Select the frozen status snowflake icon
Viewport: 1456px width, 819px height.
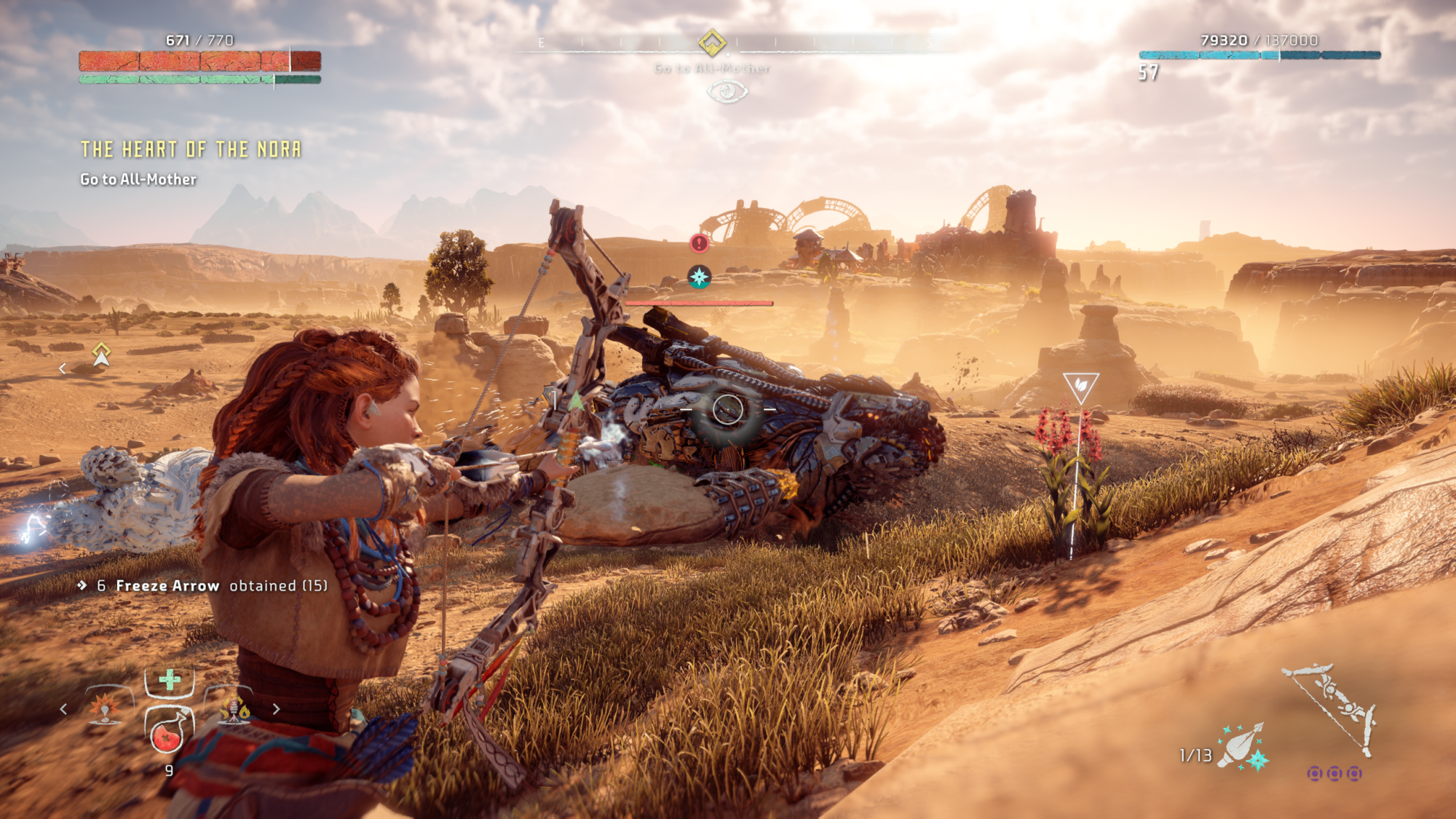click(699, 277)
